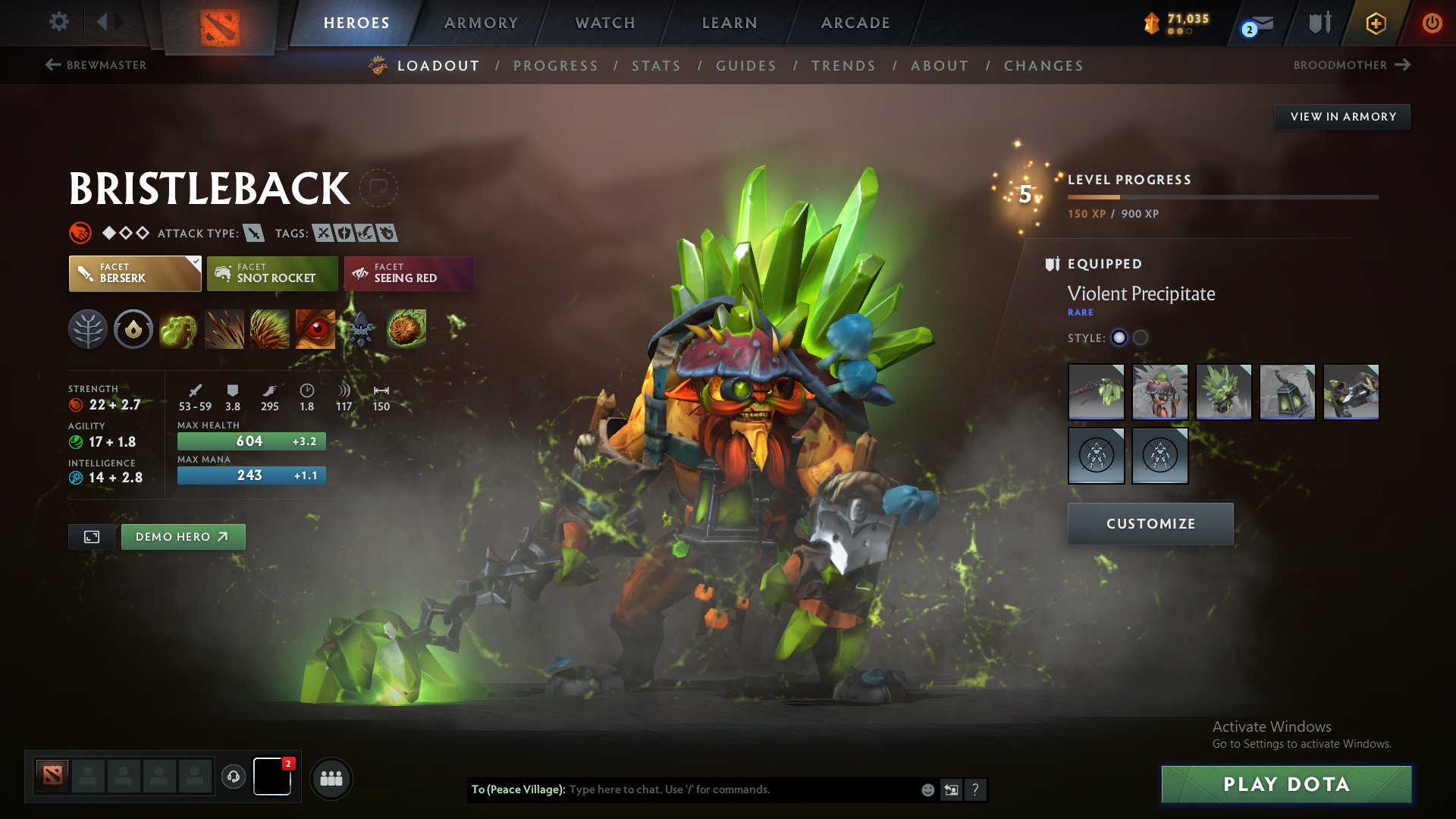The height and width of the screenshot is (819, 1456).
Task: Select the Violent Precipitate weapon thumbnail
Action: pyautogui.click(x=1097, y=392)
